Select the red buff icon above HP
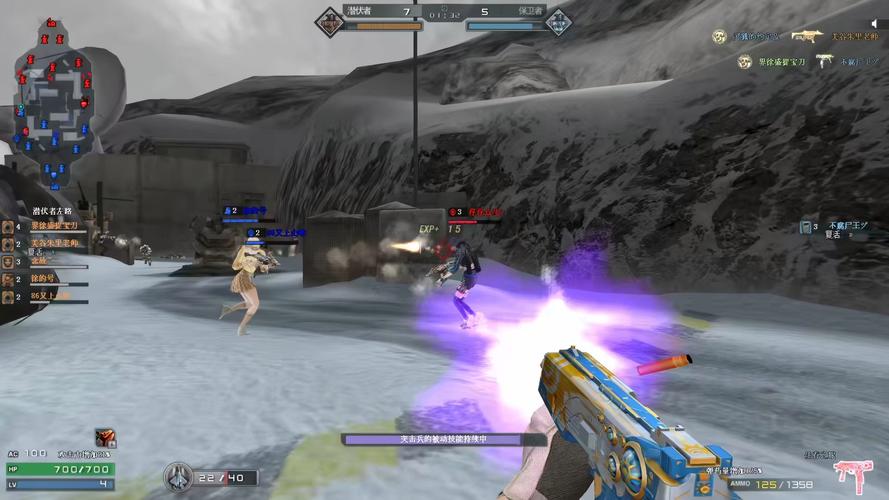 tap(105, 437)
